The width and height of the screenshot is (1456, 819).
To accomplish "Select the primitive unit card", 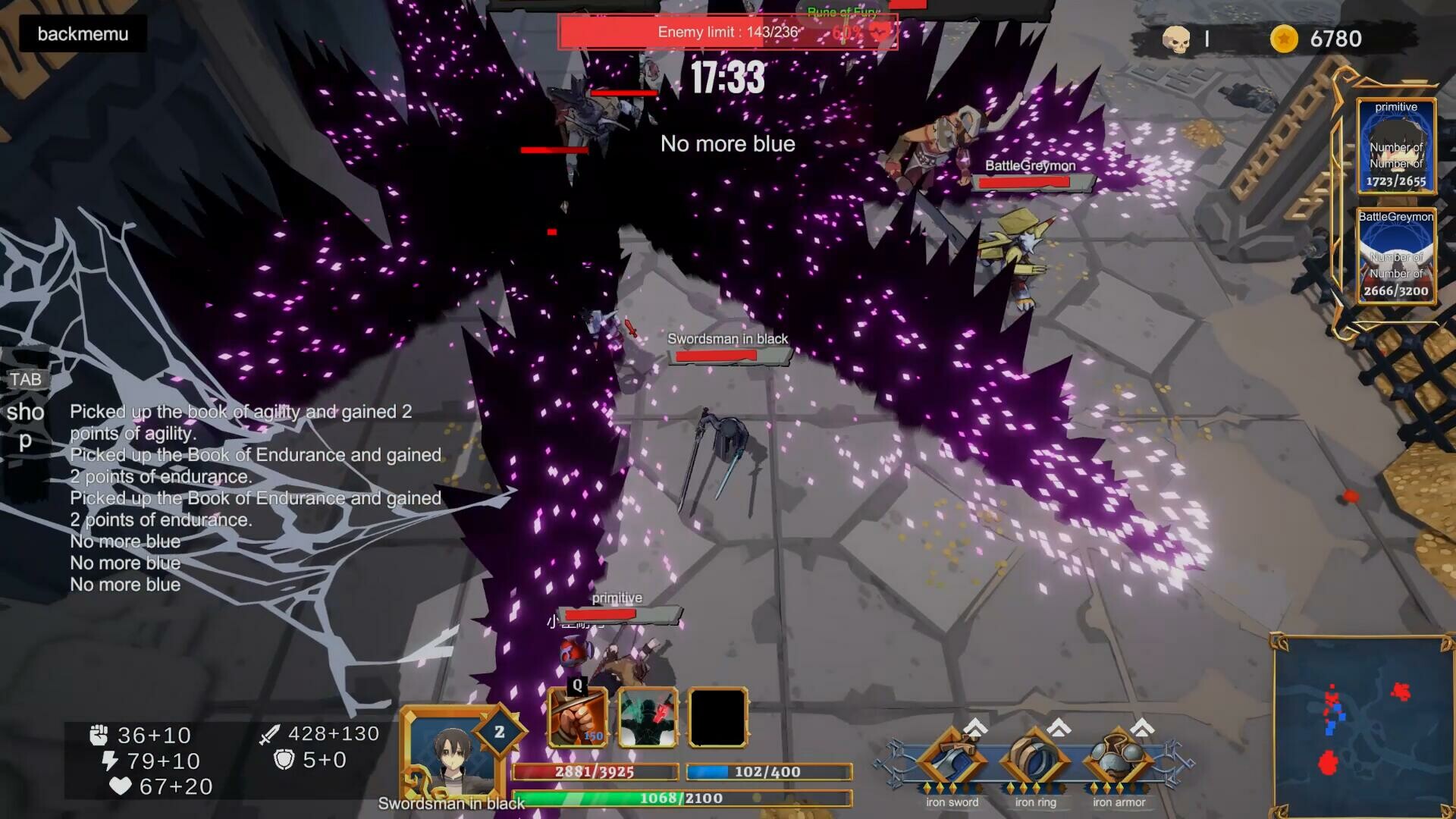I will coord(1395,146).
